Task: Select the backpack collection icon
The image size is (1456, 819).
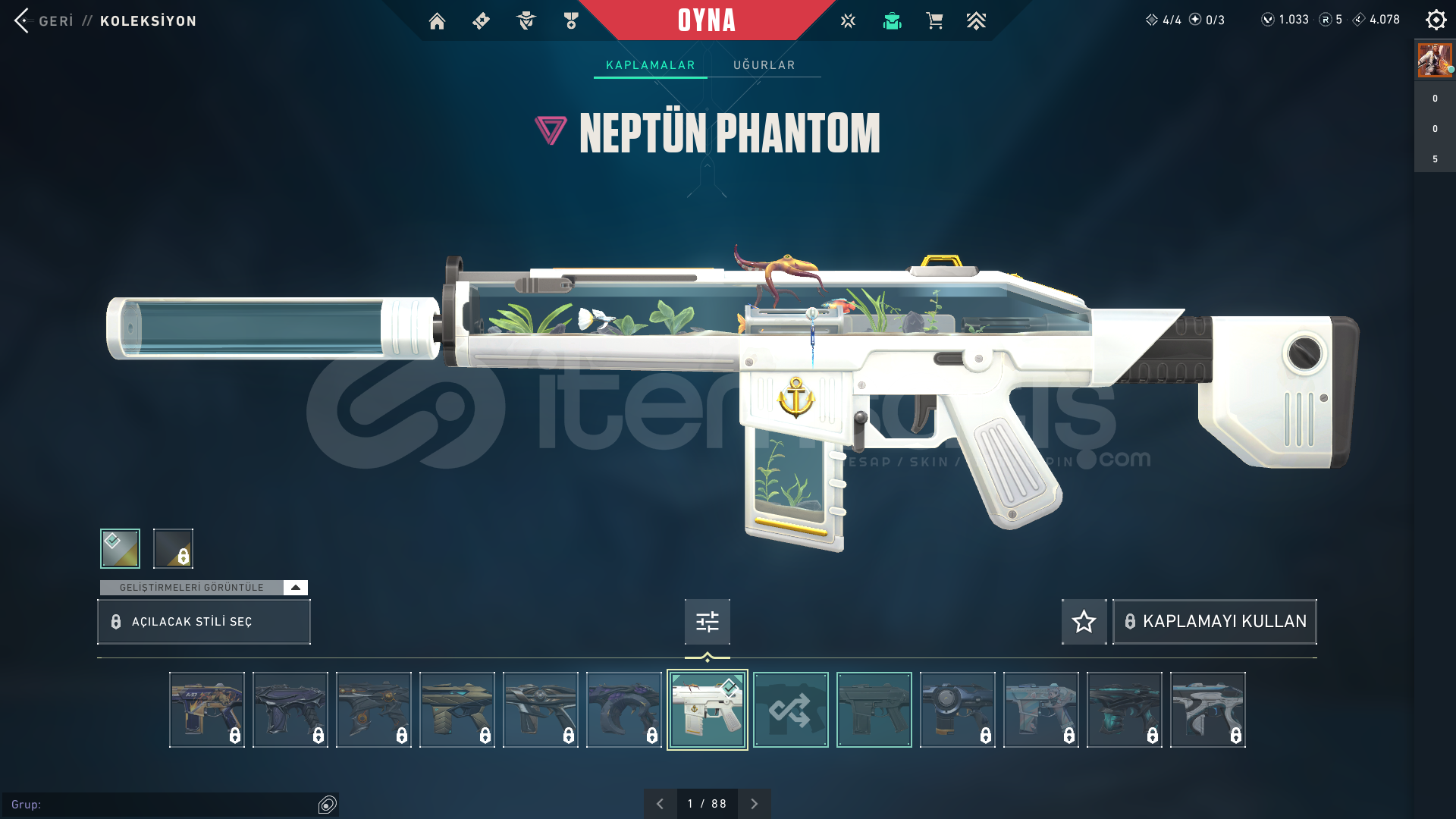Action: [x=892, y=21]
